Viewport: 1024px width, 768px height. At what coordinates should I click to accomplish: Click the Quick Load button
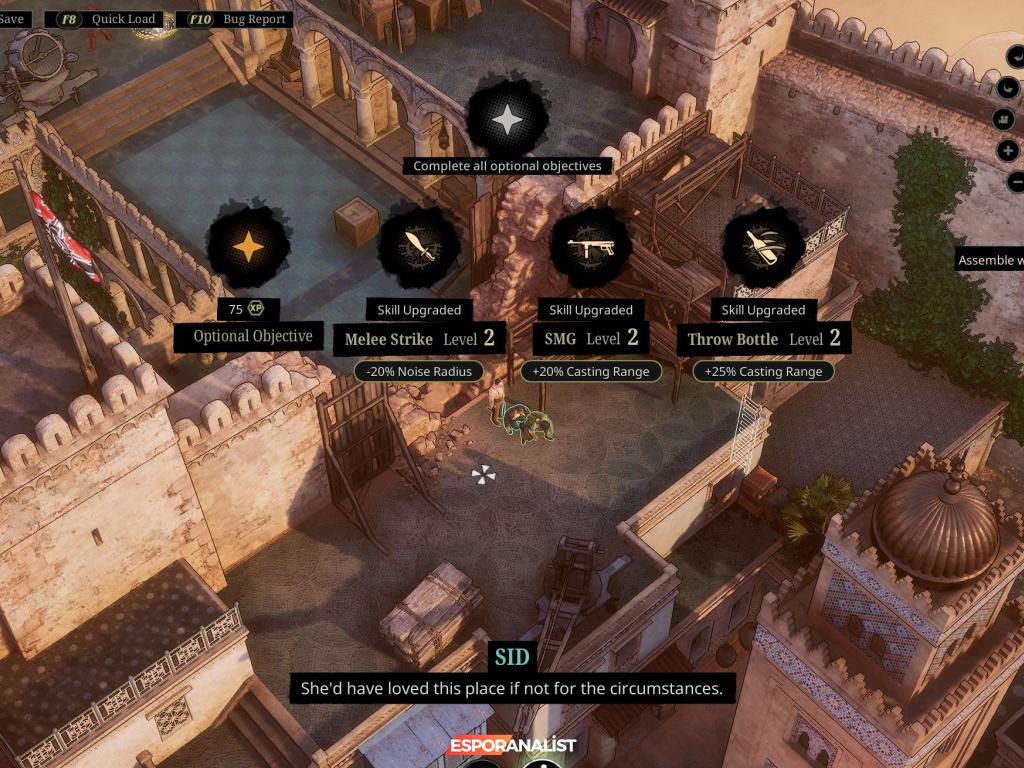[112, 19]
